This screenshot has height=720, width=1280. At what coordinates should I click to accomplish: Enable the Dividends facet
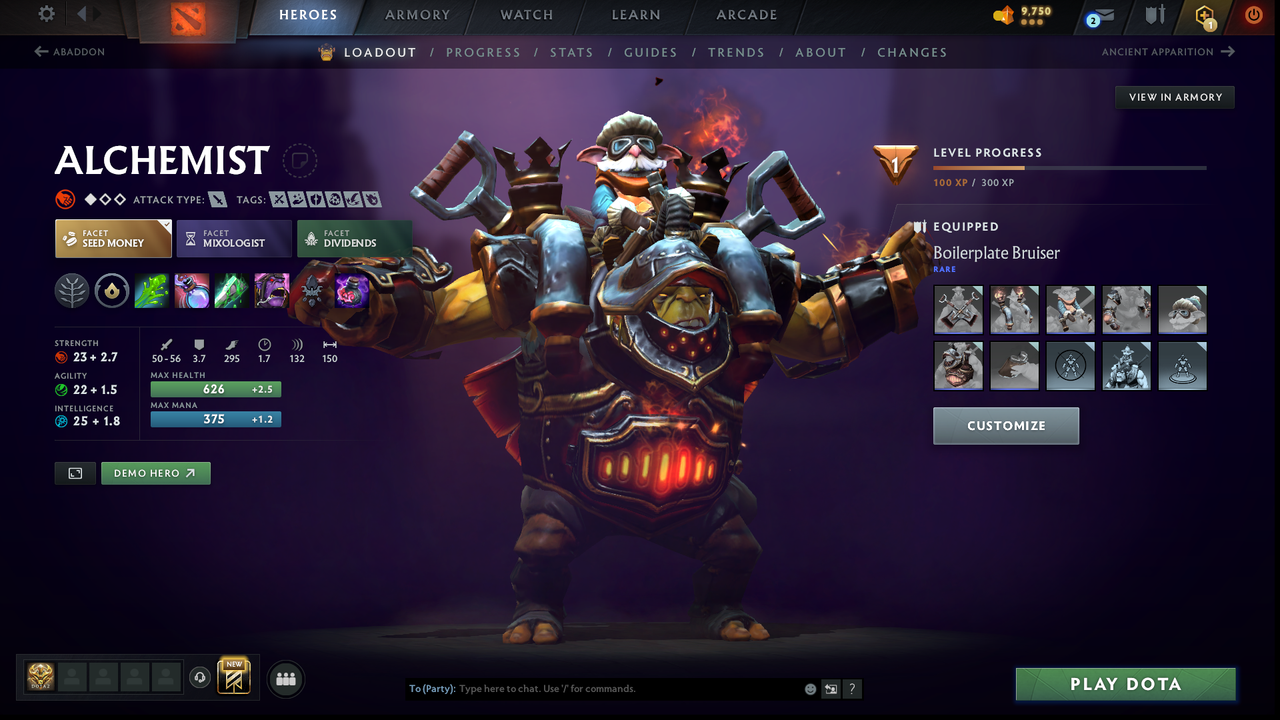(354, 238)
